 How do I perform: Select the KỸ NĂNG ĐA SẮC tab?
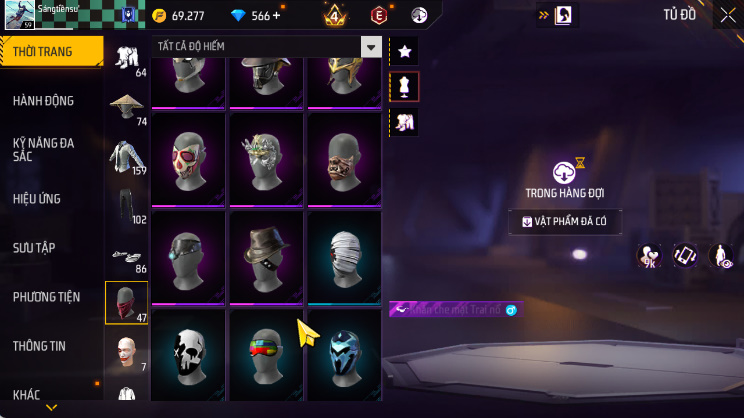coord(43,150)
